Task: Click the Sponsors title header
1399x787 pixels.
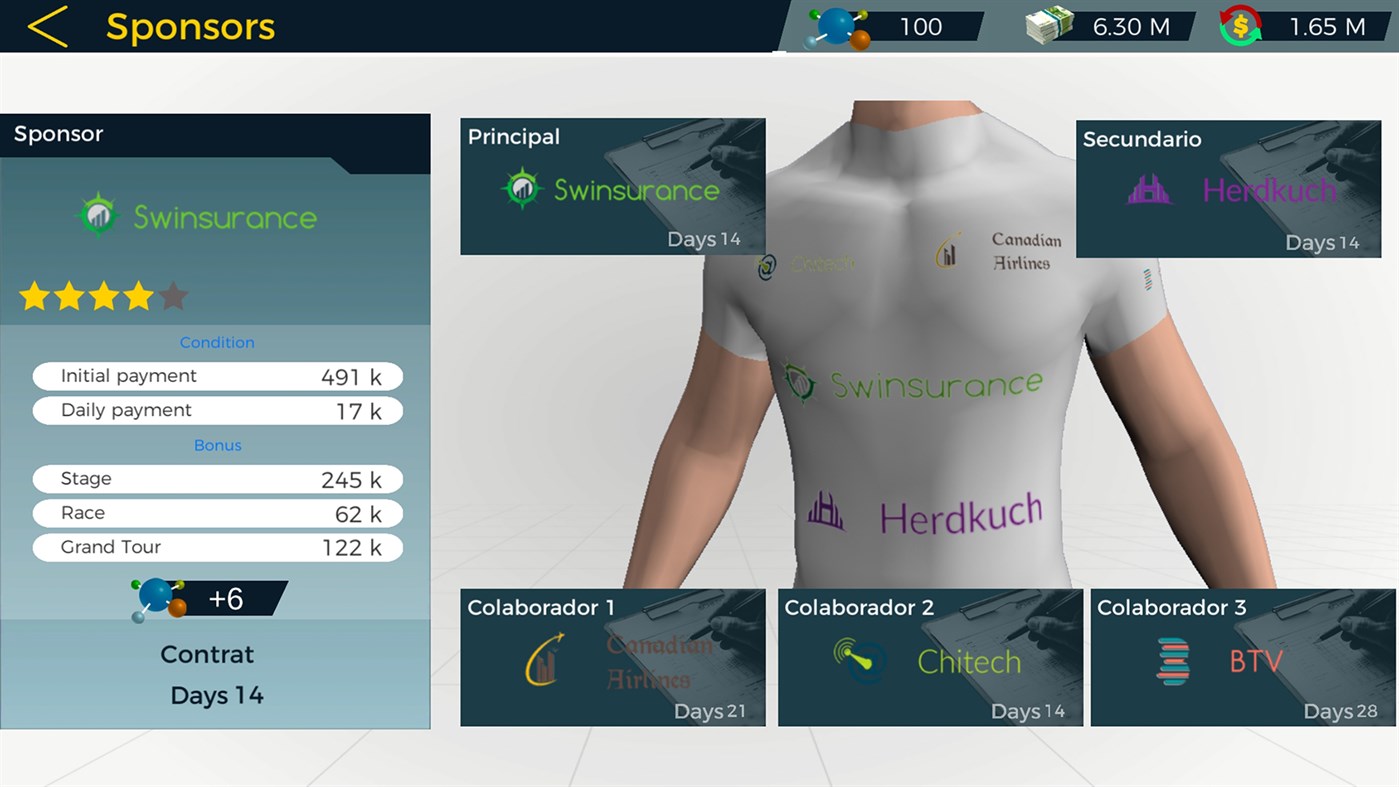Action: 191,27
